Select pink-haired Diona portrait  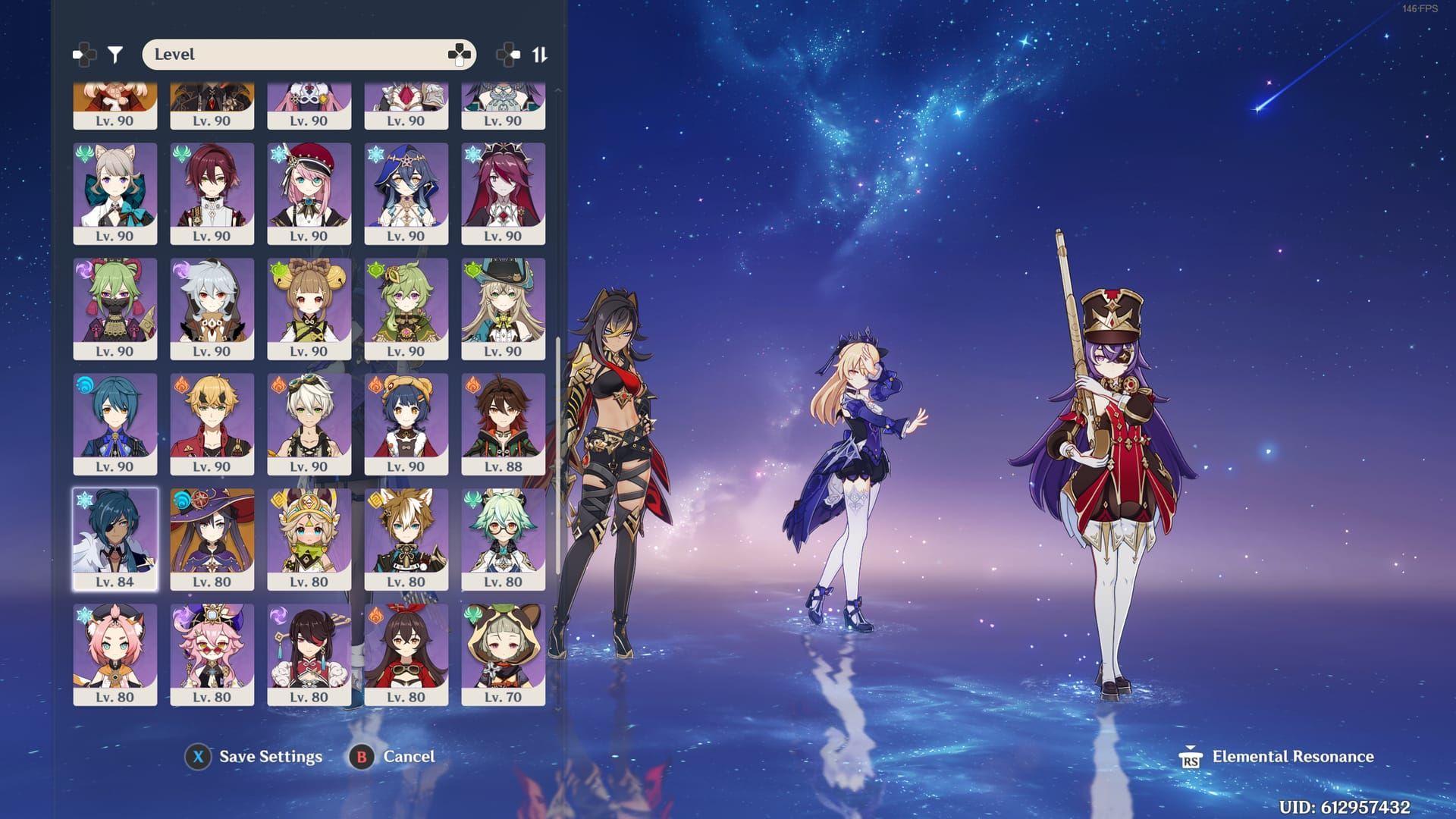click(x=115, y=654)
